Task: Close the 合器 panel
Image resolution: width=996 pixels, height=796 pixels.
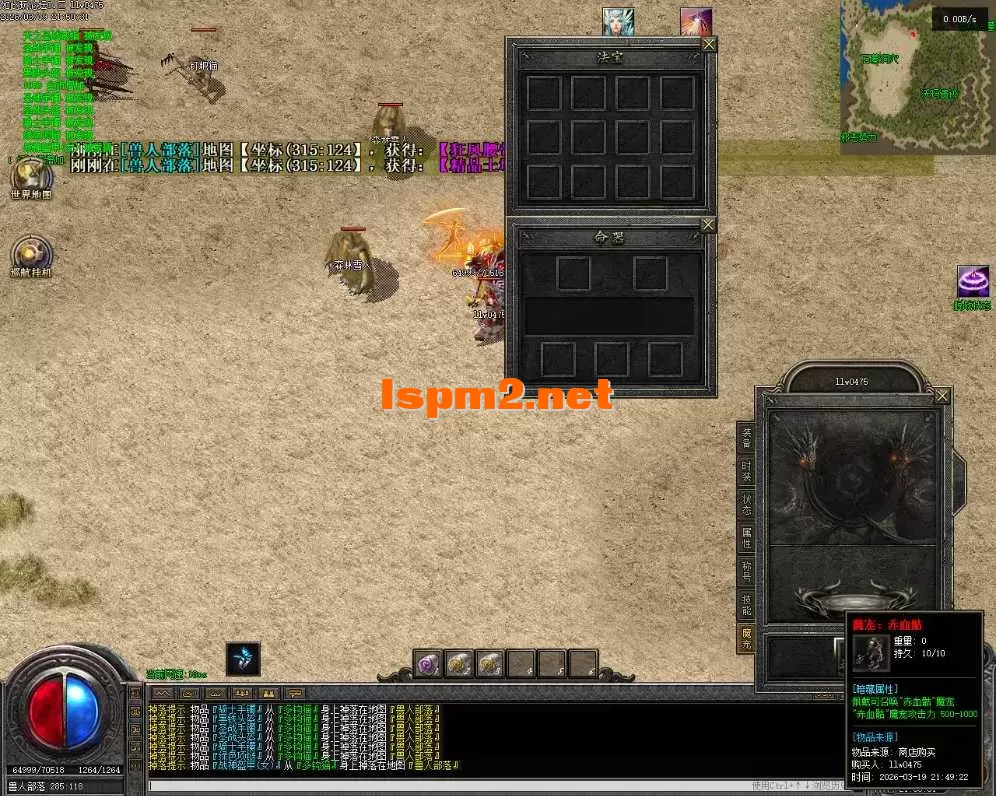Action: [709, 225]
